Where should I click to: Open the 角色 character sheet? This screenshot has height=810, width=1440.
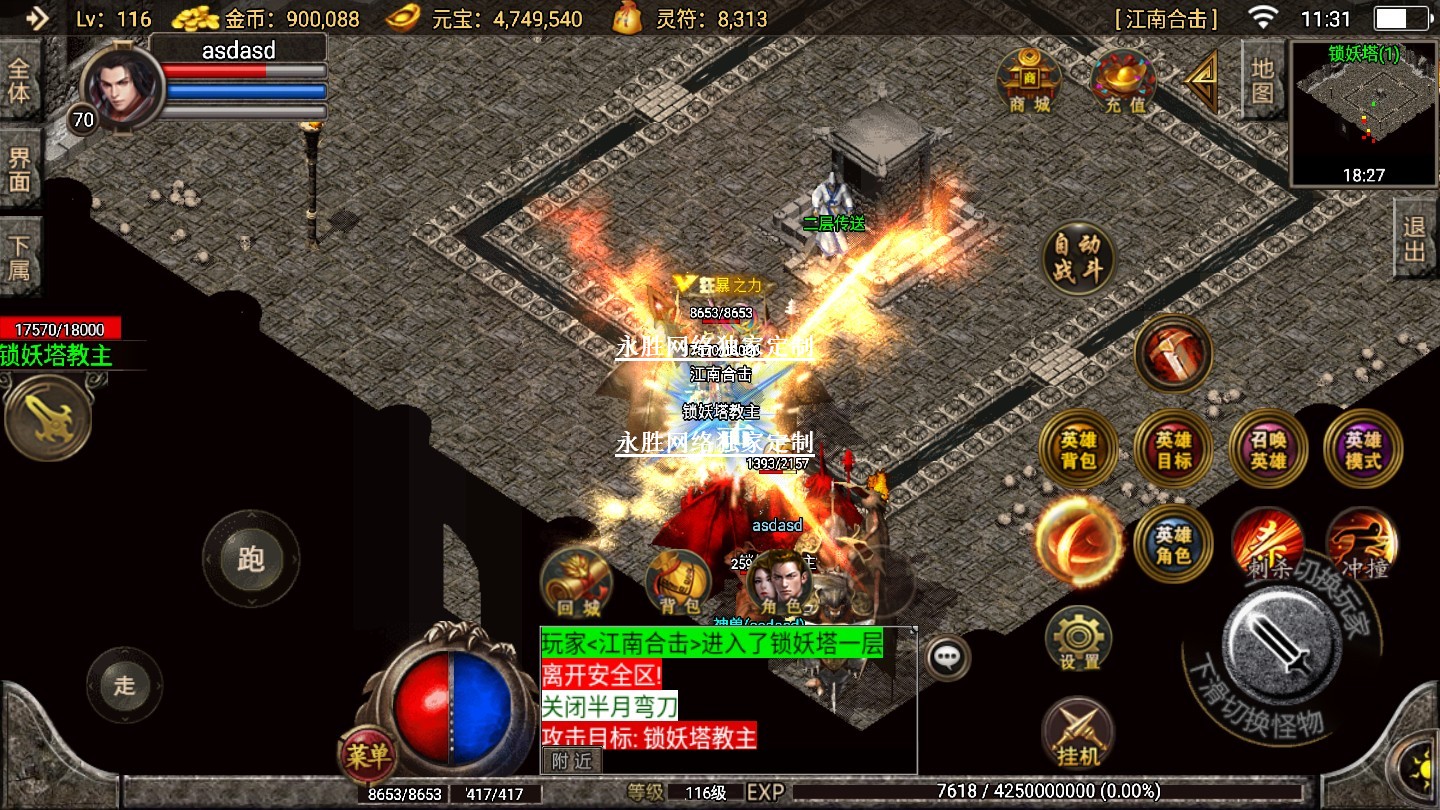pyautogui.click(x=781, y=583)
